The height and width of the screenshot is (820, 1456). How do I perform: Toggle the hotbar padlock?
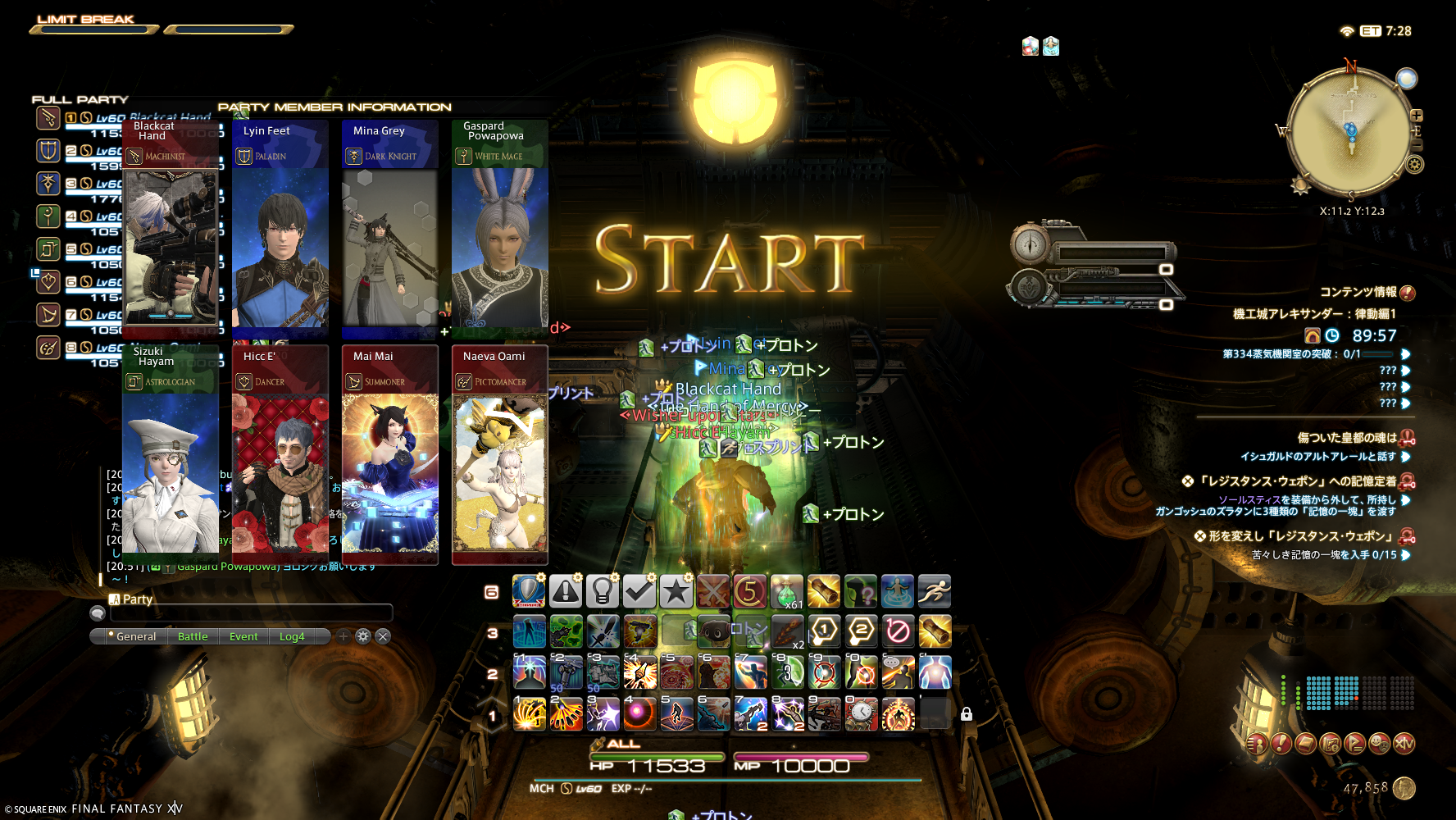(967, 714)
